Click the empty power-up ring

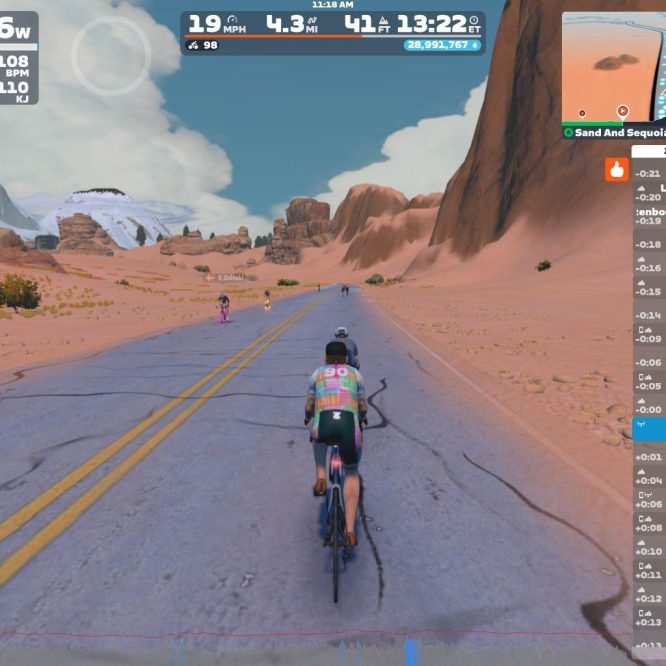coord(111,56)
